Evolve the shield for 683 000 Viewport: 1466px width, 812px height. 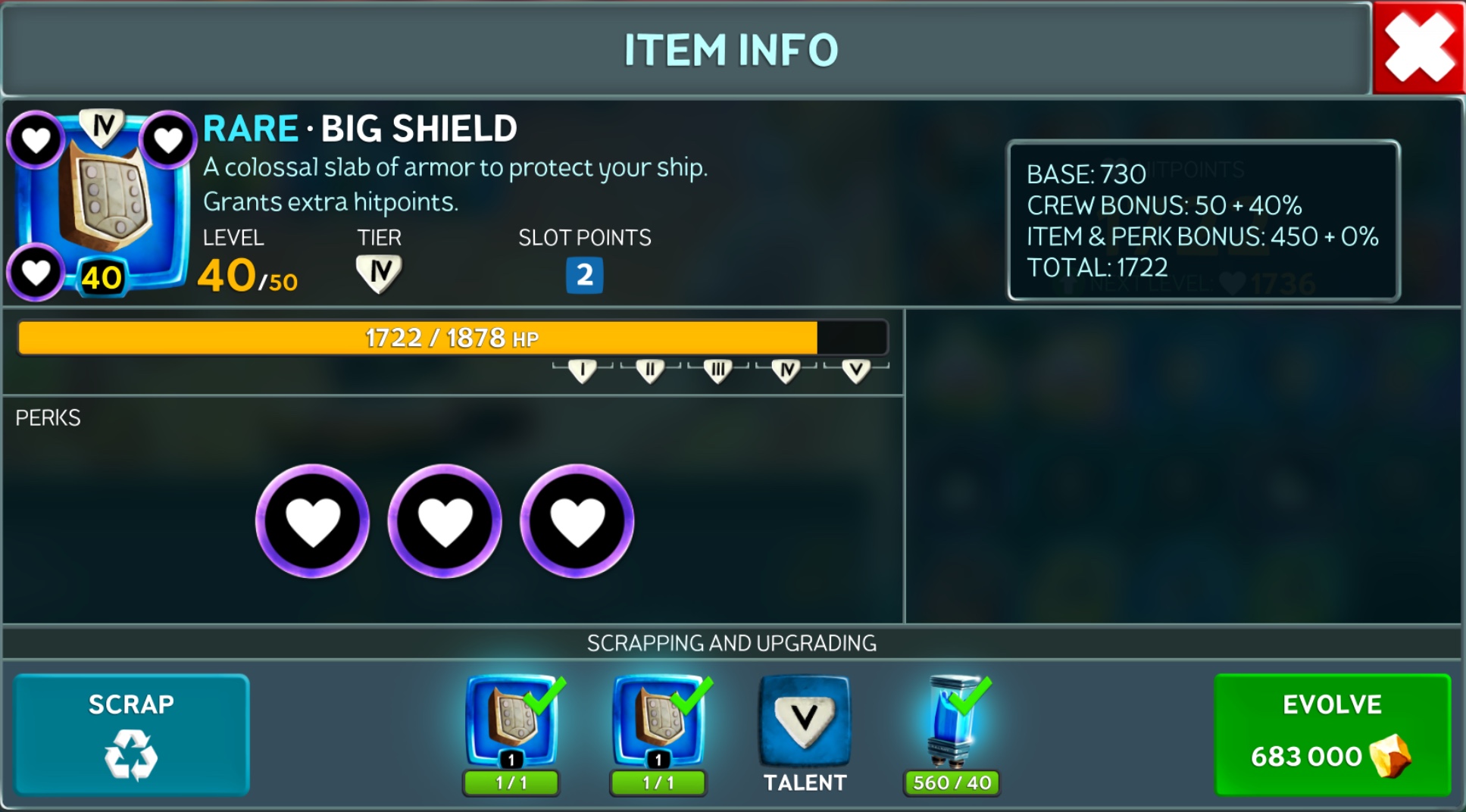1332,734
